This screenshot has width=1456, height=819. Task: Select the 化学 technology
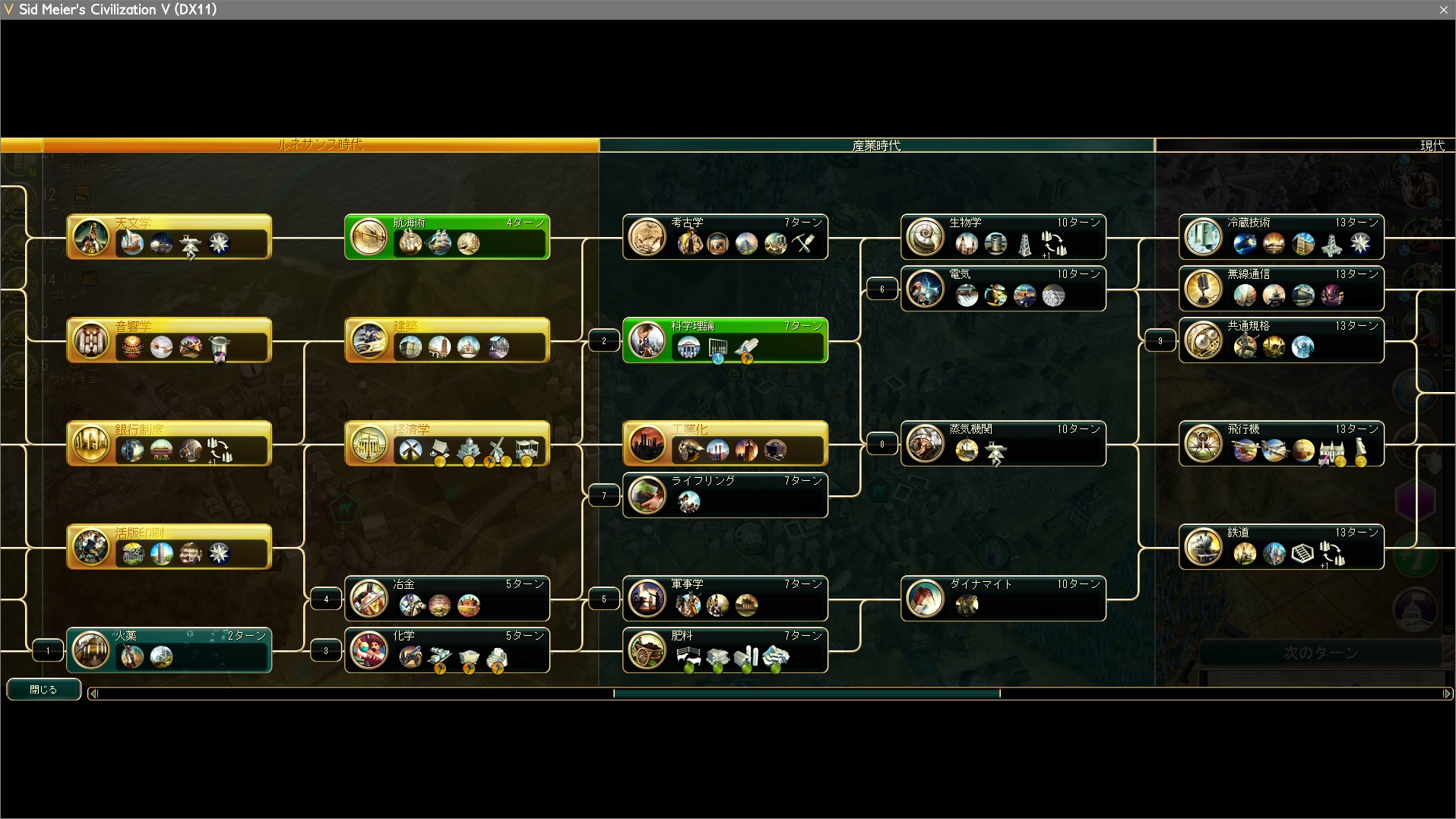pos(447,650)
